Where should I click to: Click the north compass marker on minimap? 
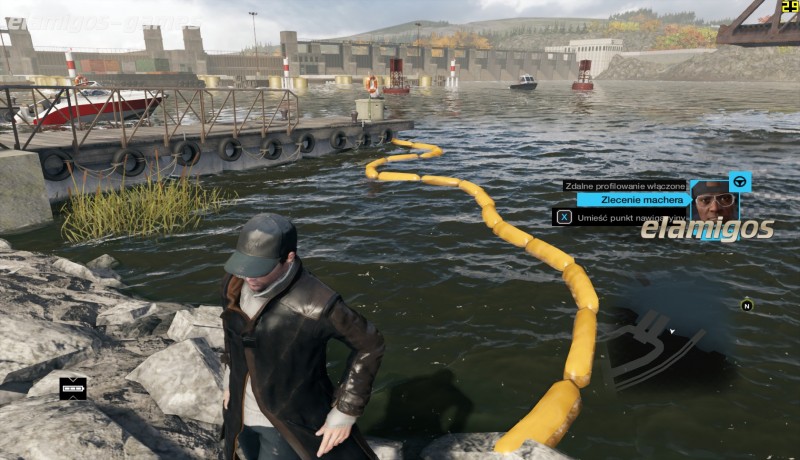pyautogui.click(x=746, y=305)
